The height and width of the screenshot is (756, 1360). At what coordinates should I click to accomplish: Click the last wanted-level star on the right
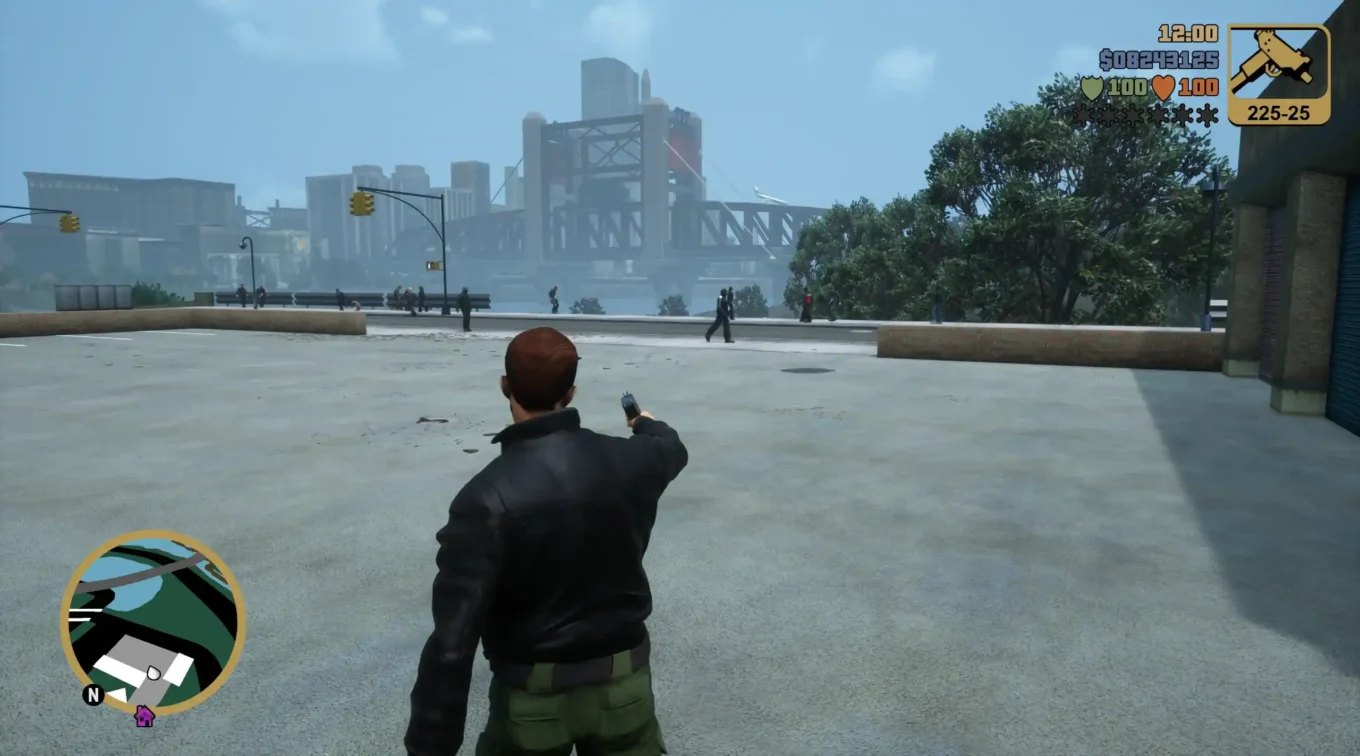(x=1206, y=114)
